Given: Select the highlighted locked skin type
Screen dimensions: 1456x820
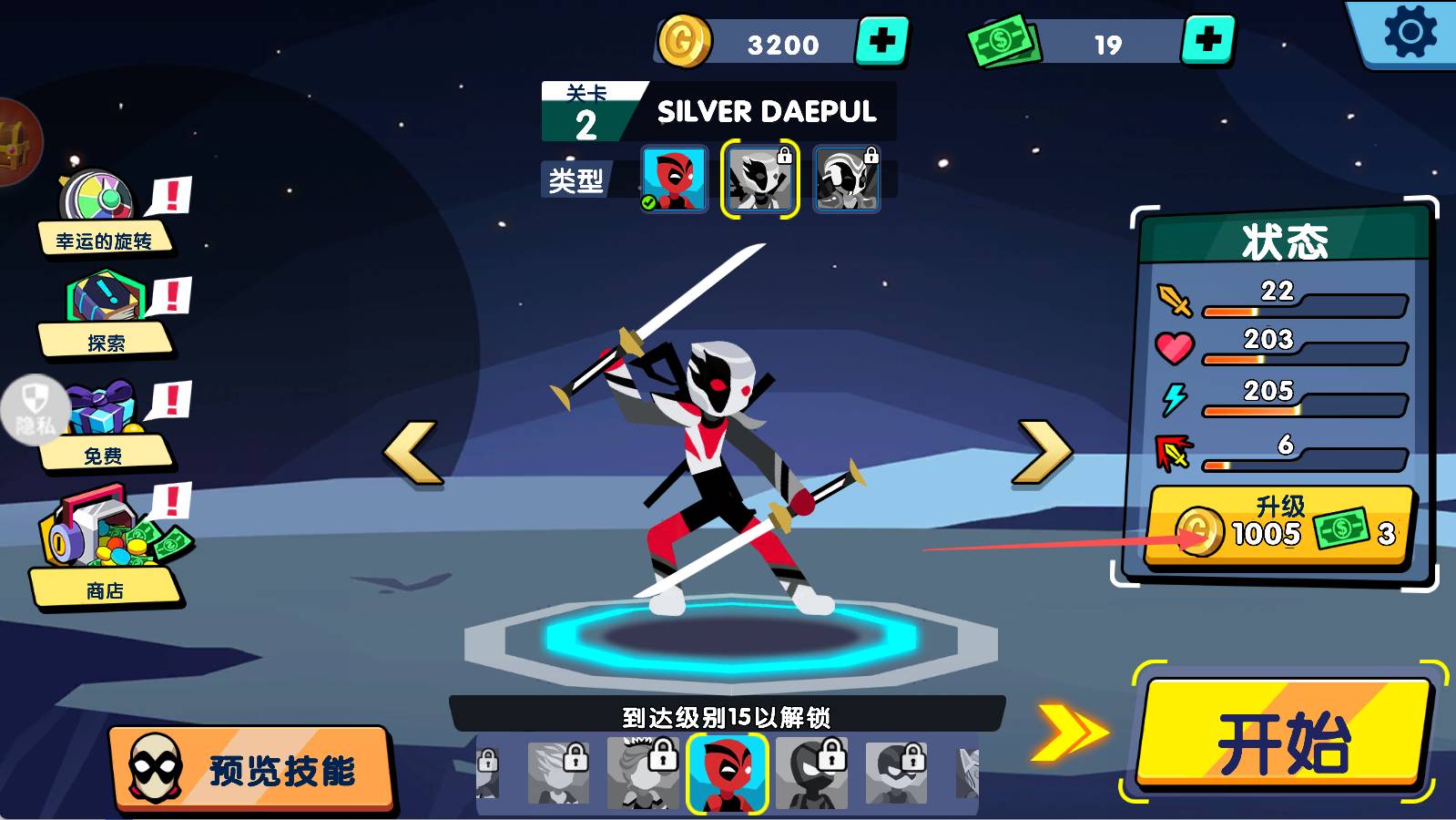Looking at the screenshot, I should [760, 179].
